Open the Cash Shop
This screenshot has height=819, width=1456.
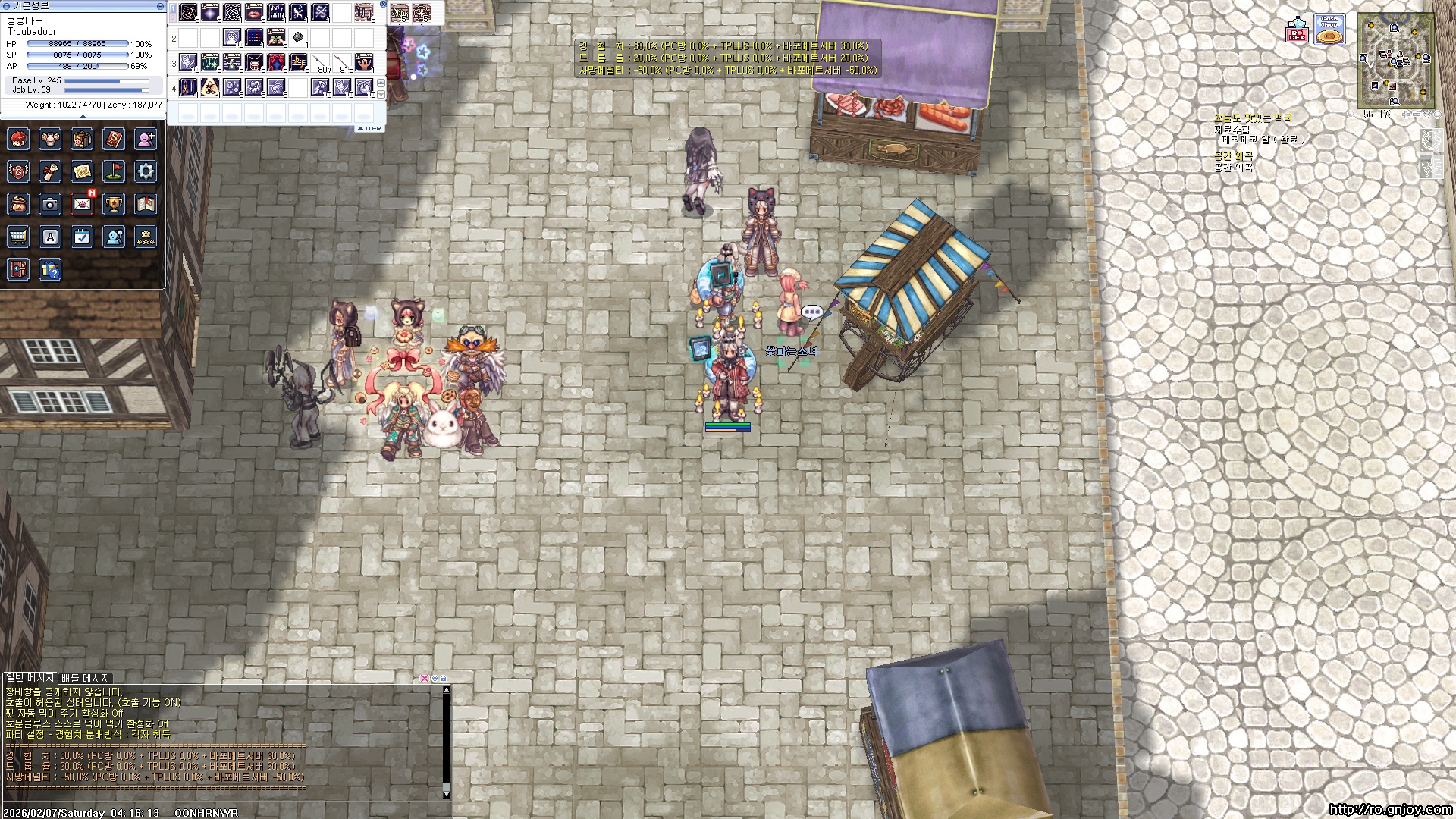pos(1329,30)
